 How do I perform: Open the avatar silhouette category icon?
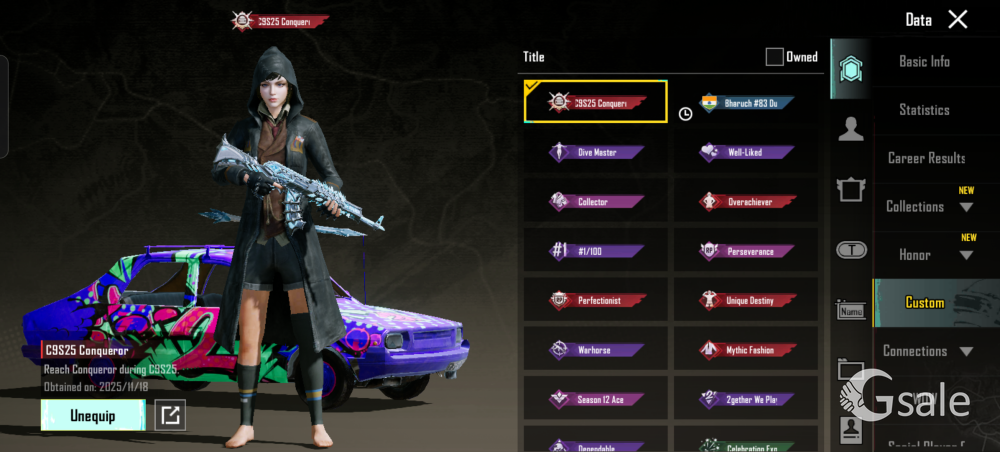pos(851,129)
